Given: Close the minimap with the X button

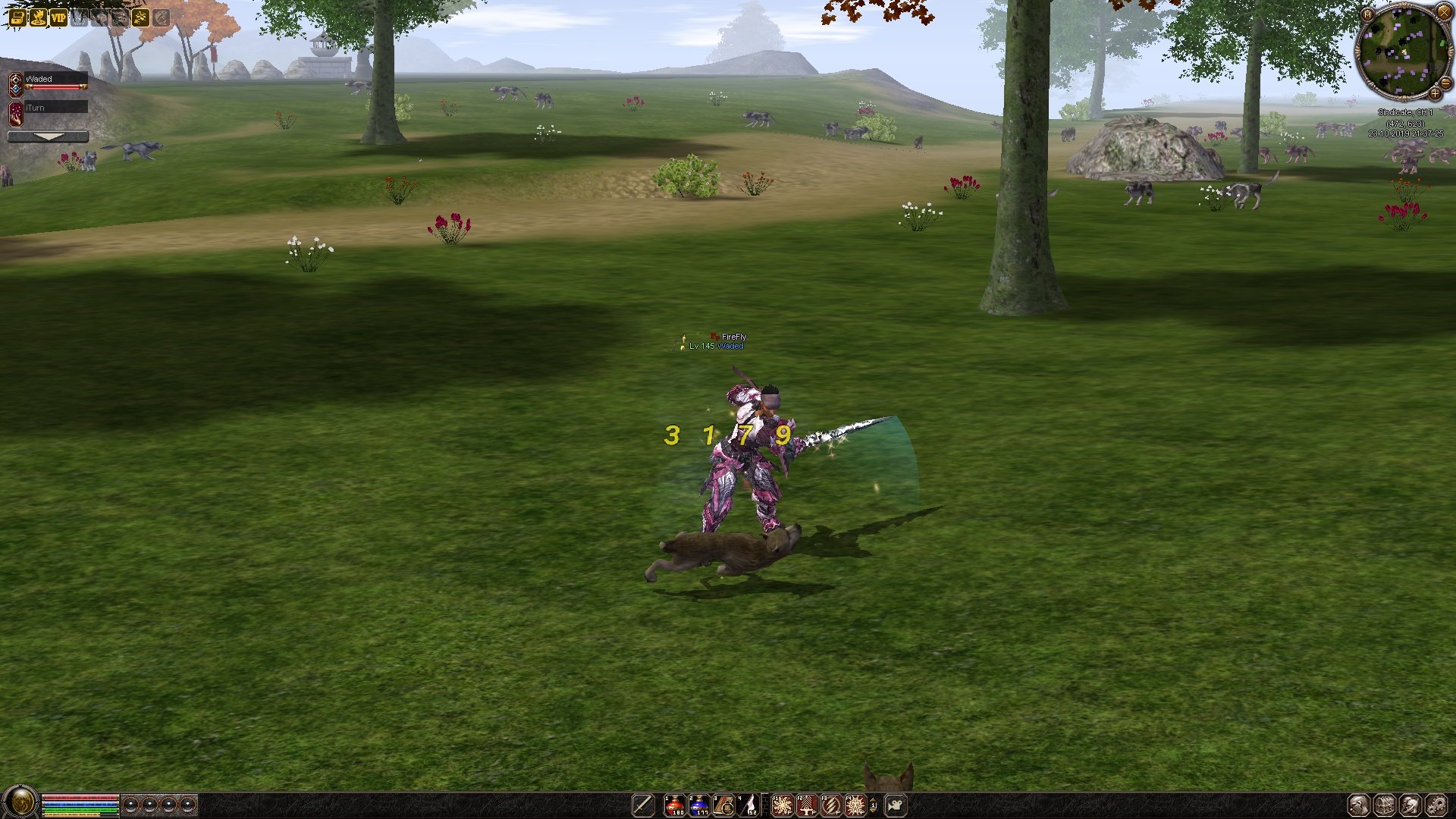Looking at the screenshot, I should [1444, 12].
